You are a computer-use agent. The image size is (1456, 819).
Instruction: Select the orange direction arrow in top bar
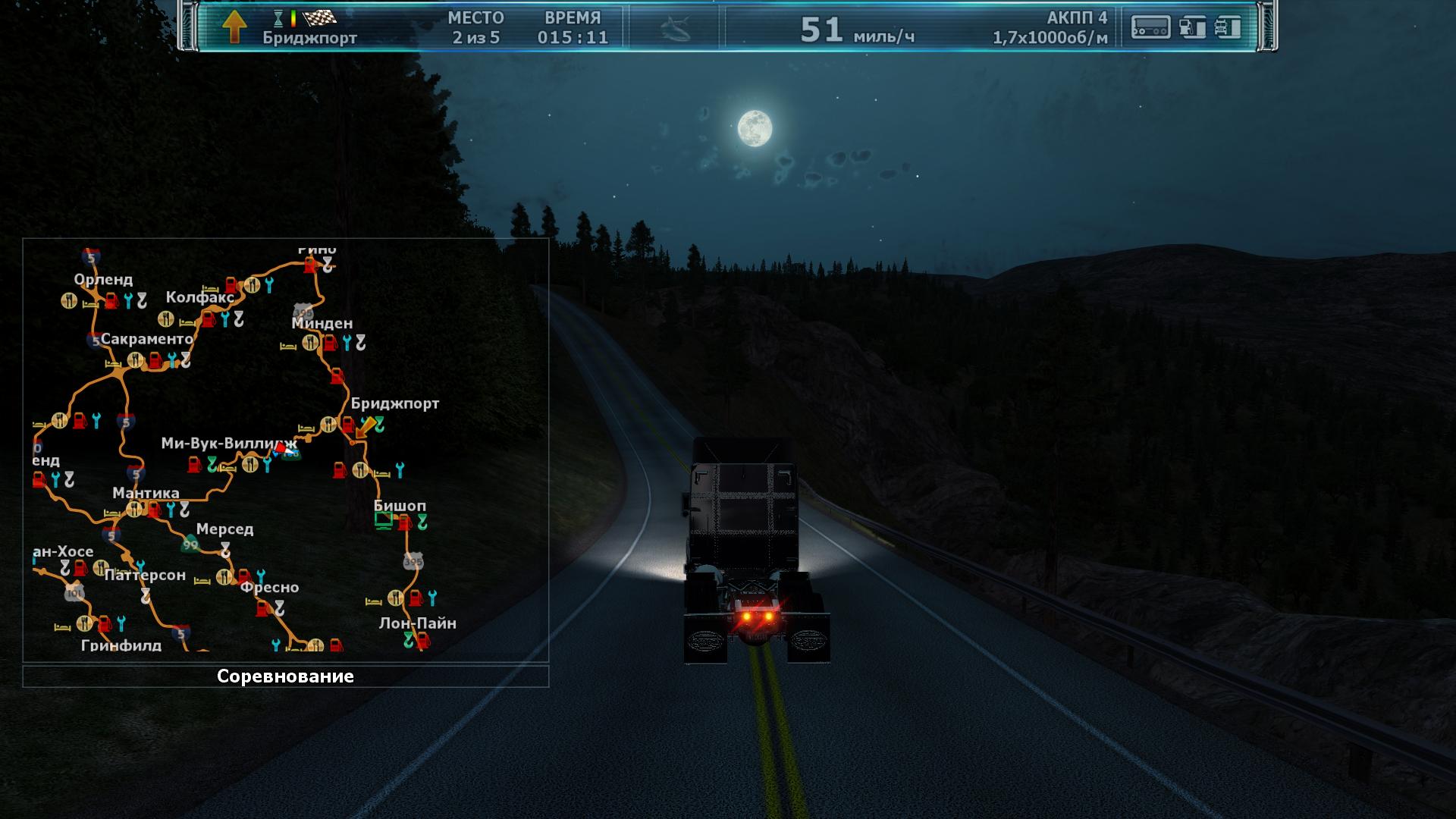point(235,27)
